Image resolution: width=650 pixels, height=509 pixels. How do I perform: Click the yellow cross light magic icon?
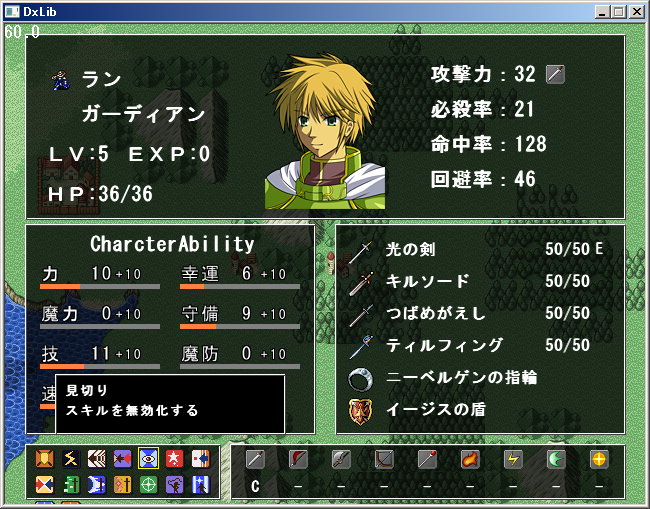click(x=599, y=460)
